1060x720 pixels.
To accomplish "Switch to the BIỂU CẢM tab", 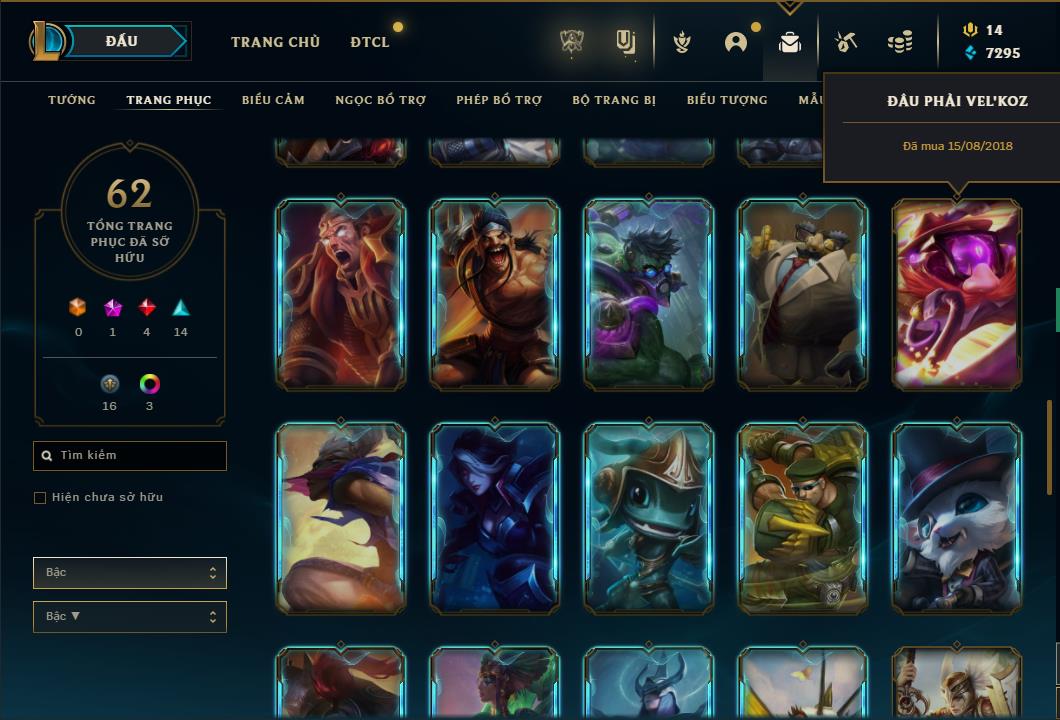I will click(x=273, y=100).
